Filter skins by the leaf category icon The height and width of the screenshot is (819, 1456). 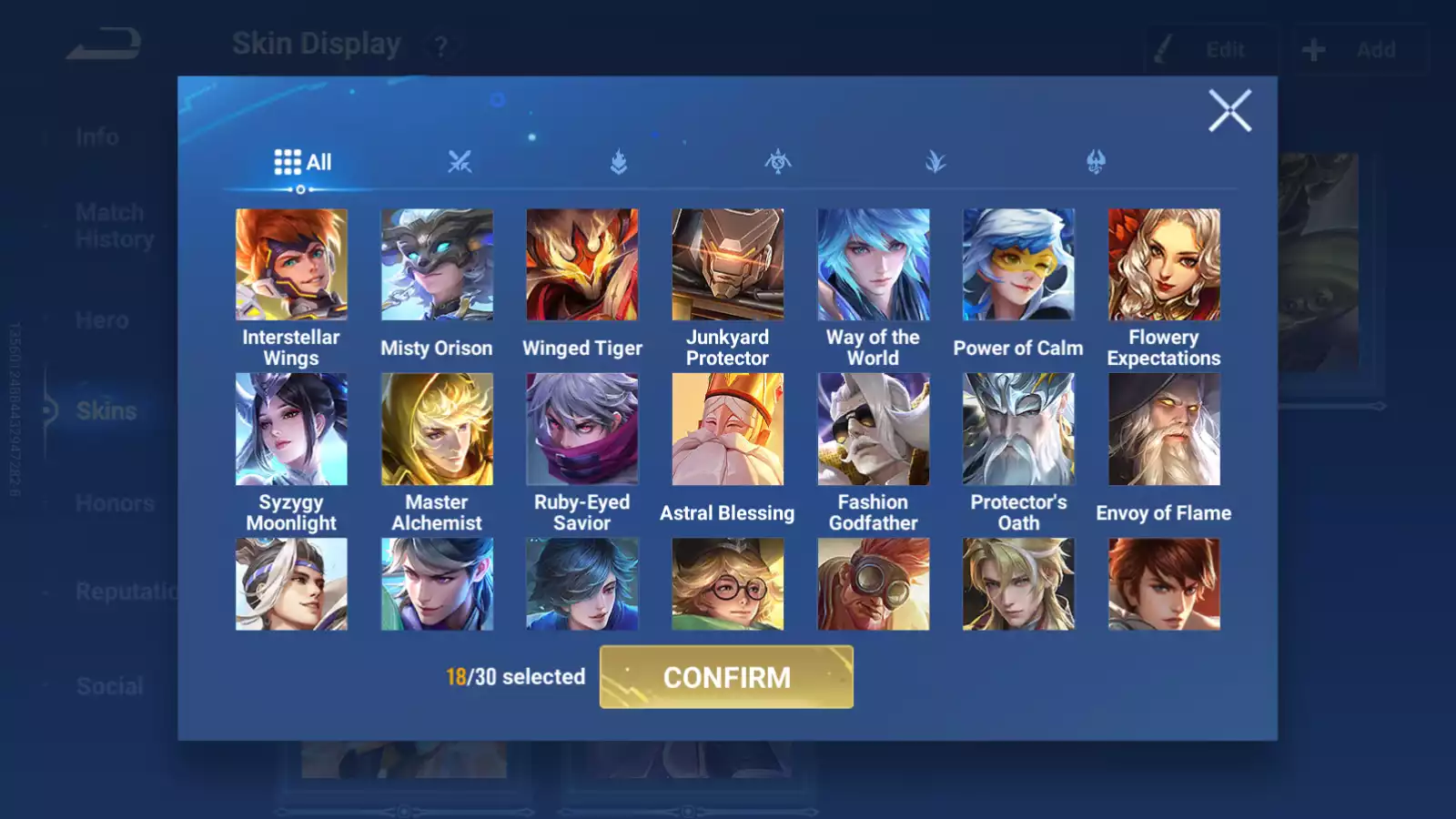click(935, 162)
